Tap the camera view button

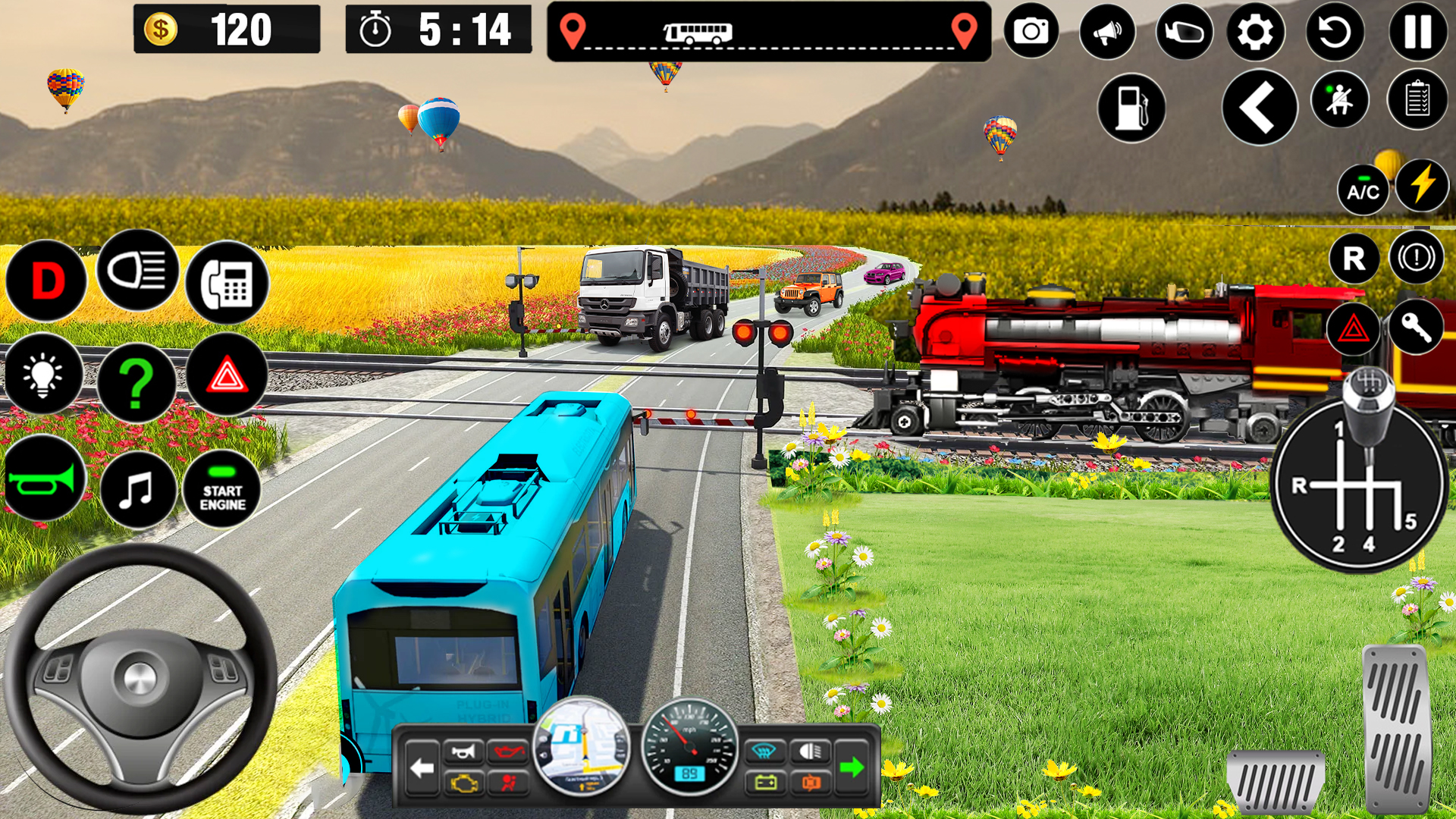click(1031, 32)
